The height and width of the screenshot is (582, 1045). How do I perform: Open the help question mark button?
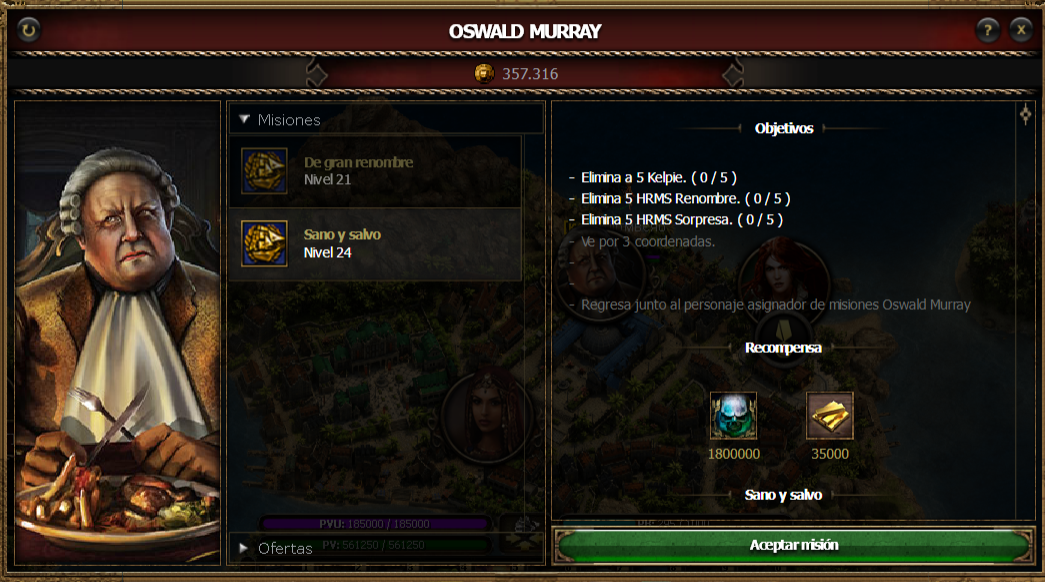coord(988,30)
